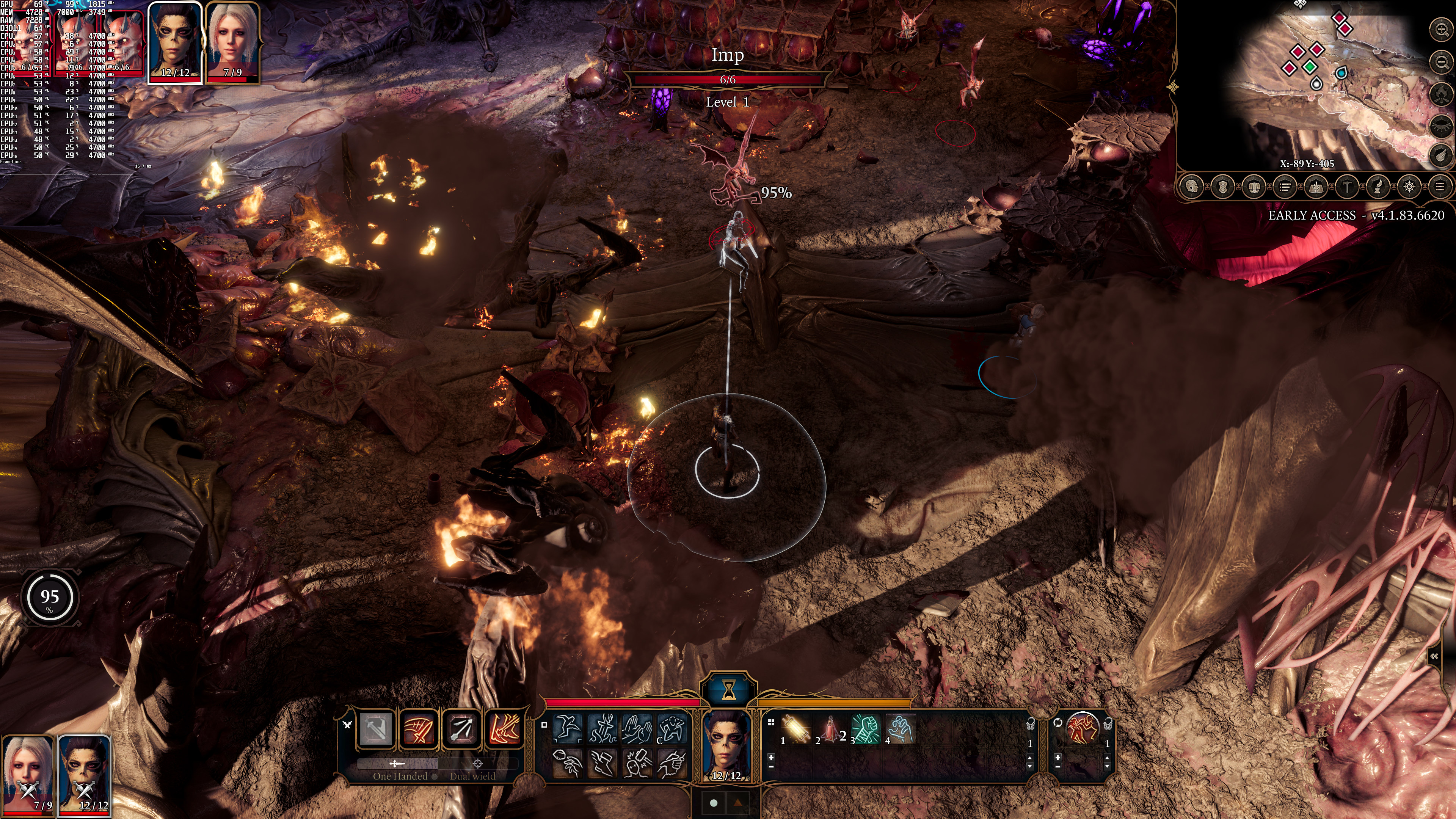The image size is (1456, 819).
Task: Open the main menu hamburger button
Action: (x=1440, y=186)
